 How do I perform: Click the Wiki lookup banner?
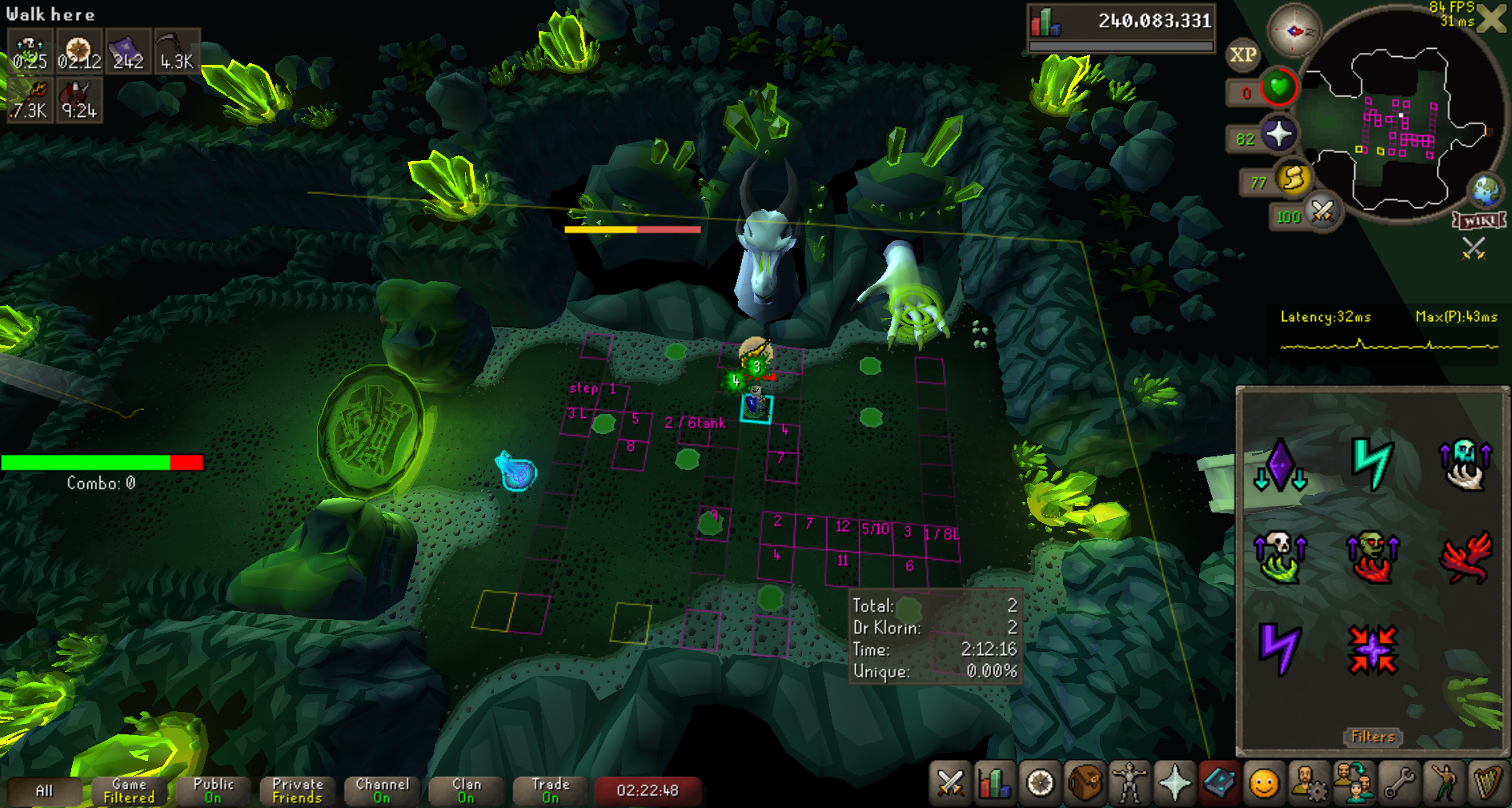point(1480,221)
